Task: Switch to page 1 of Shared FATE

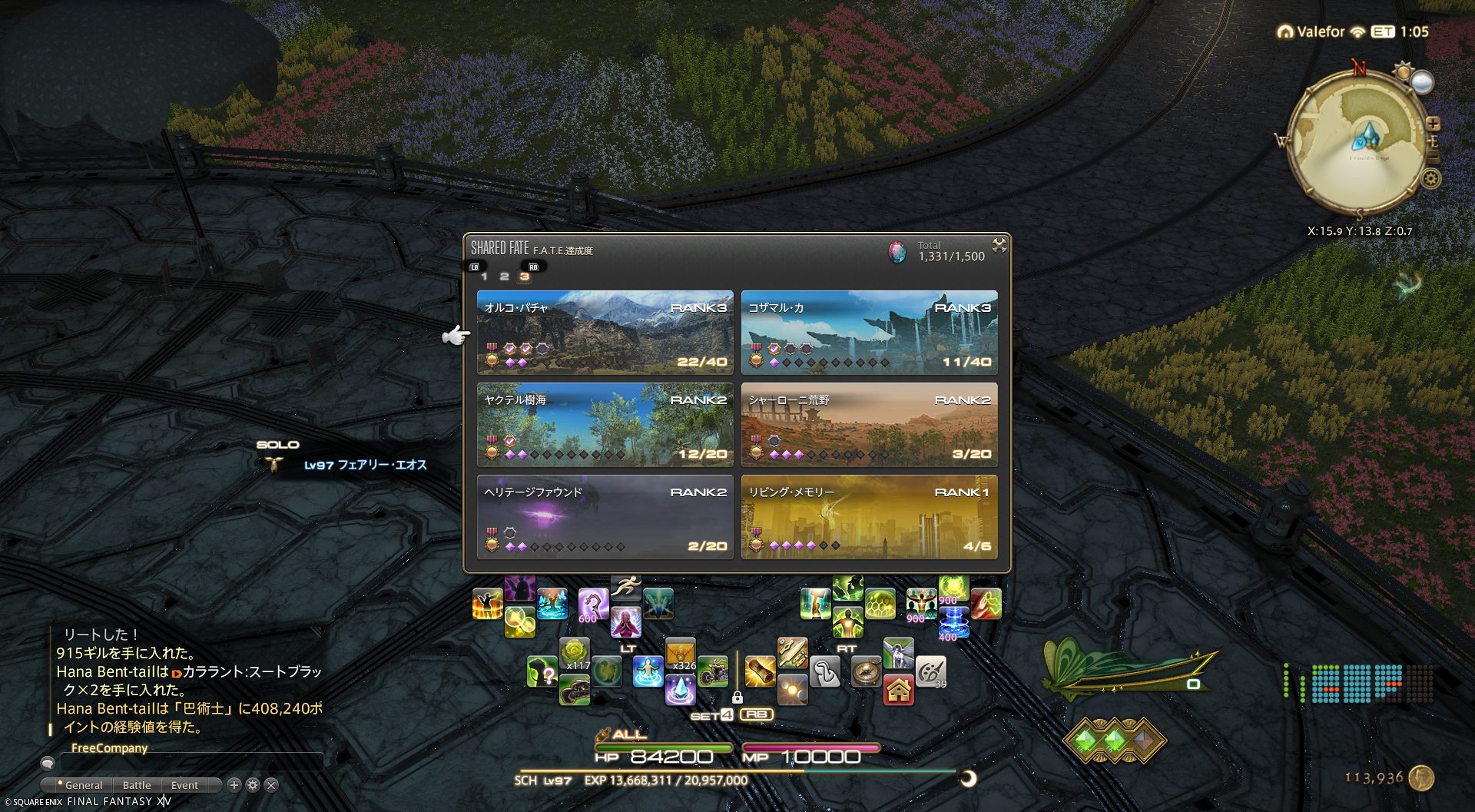Action: (x=484, y=277)
